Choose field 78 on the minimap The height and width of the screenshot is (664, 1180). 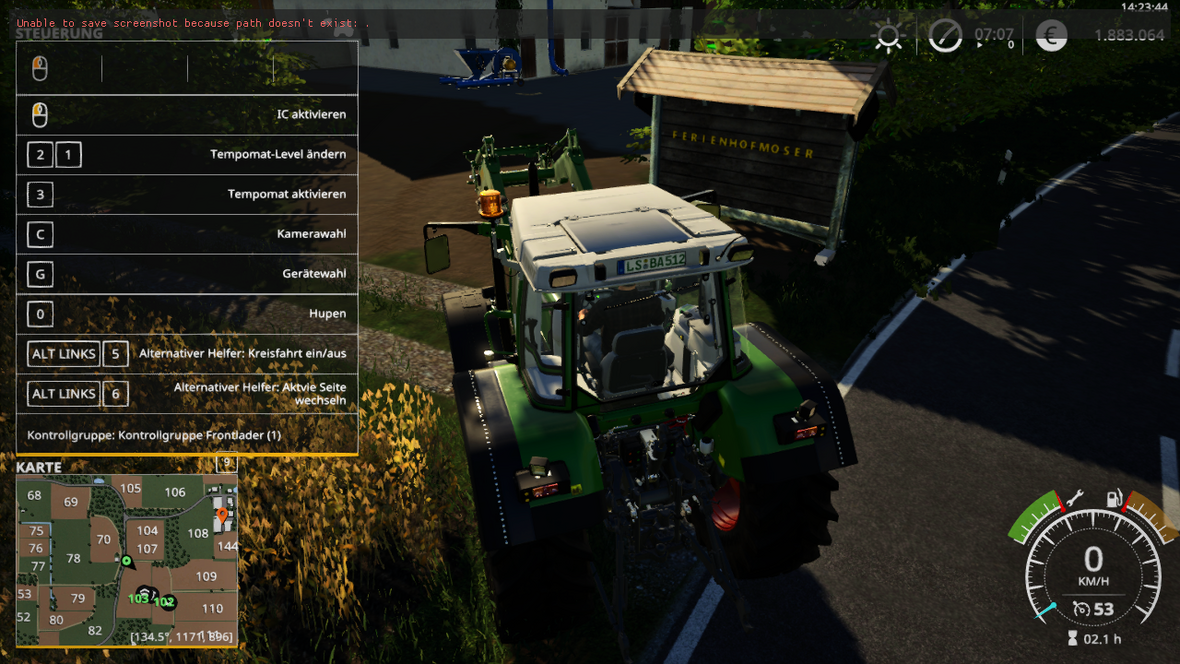73,559
